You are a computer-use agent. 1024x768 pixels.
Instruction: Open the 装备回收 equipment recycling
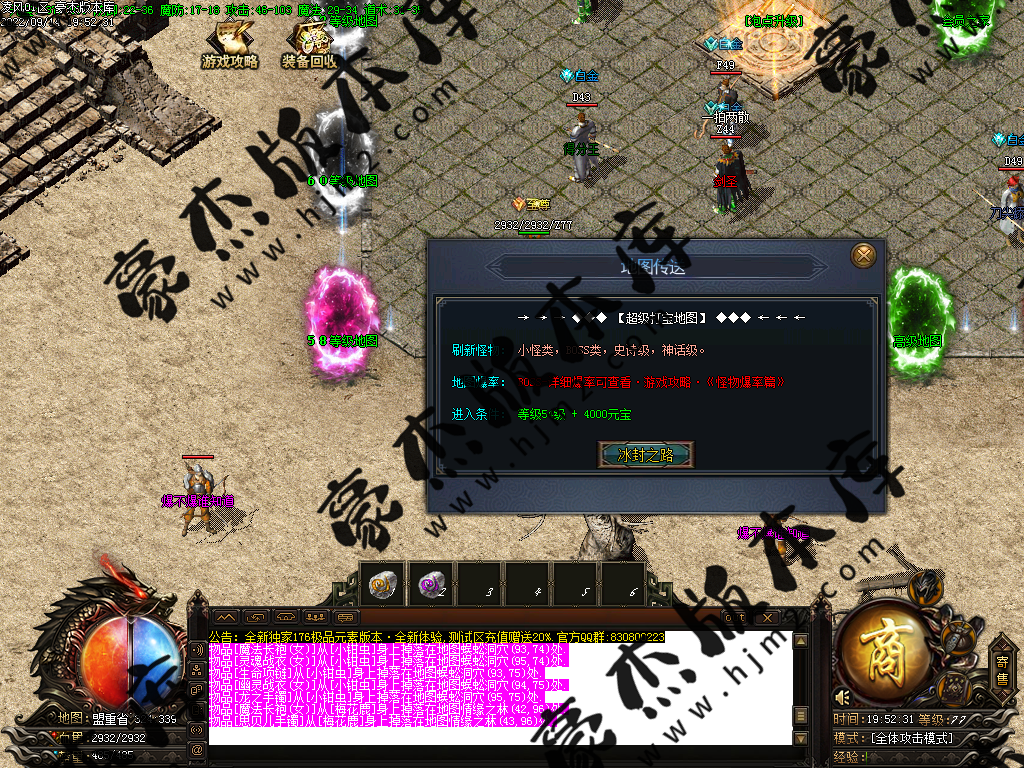pyautogui.click(x=309, y=46)
